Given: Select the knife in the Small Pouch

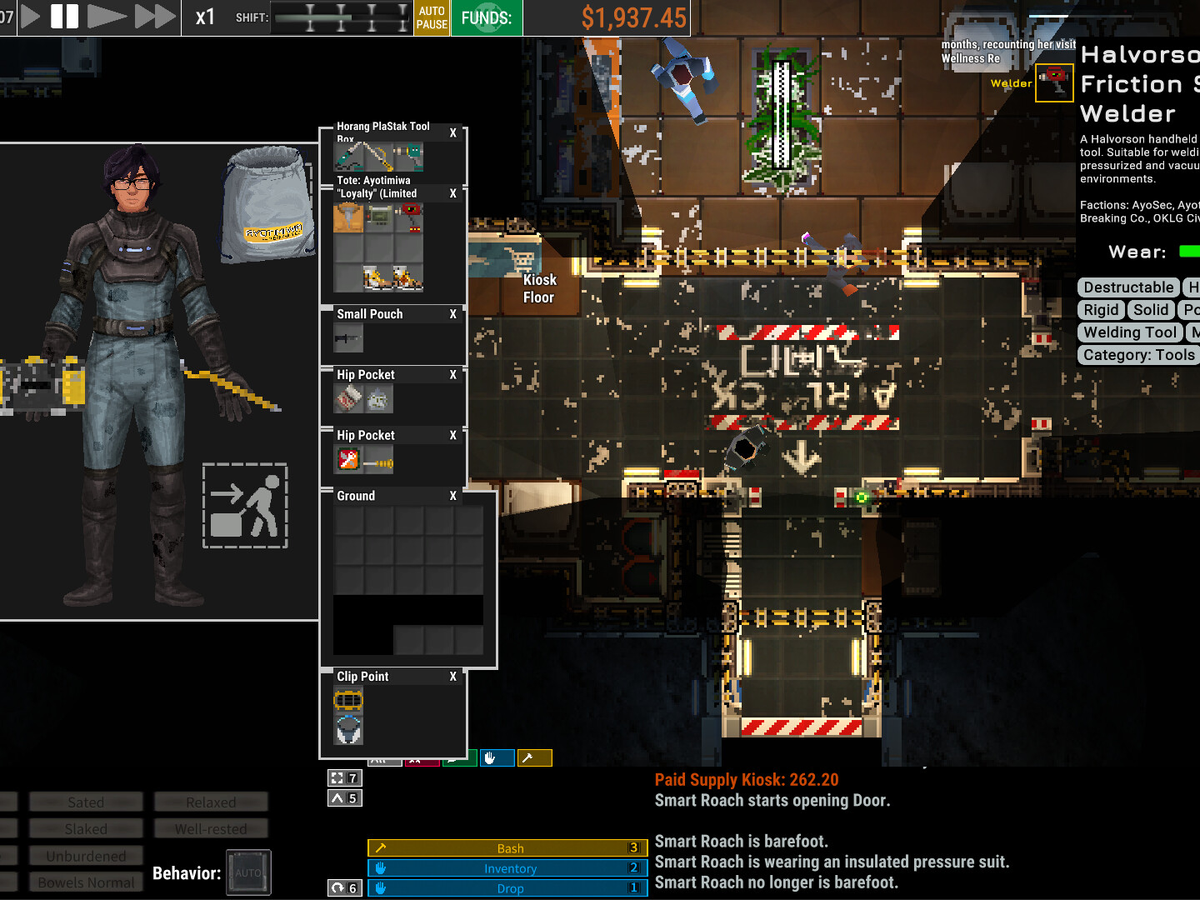Looking at the screenshot, I should point(348,339).
